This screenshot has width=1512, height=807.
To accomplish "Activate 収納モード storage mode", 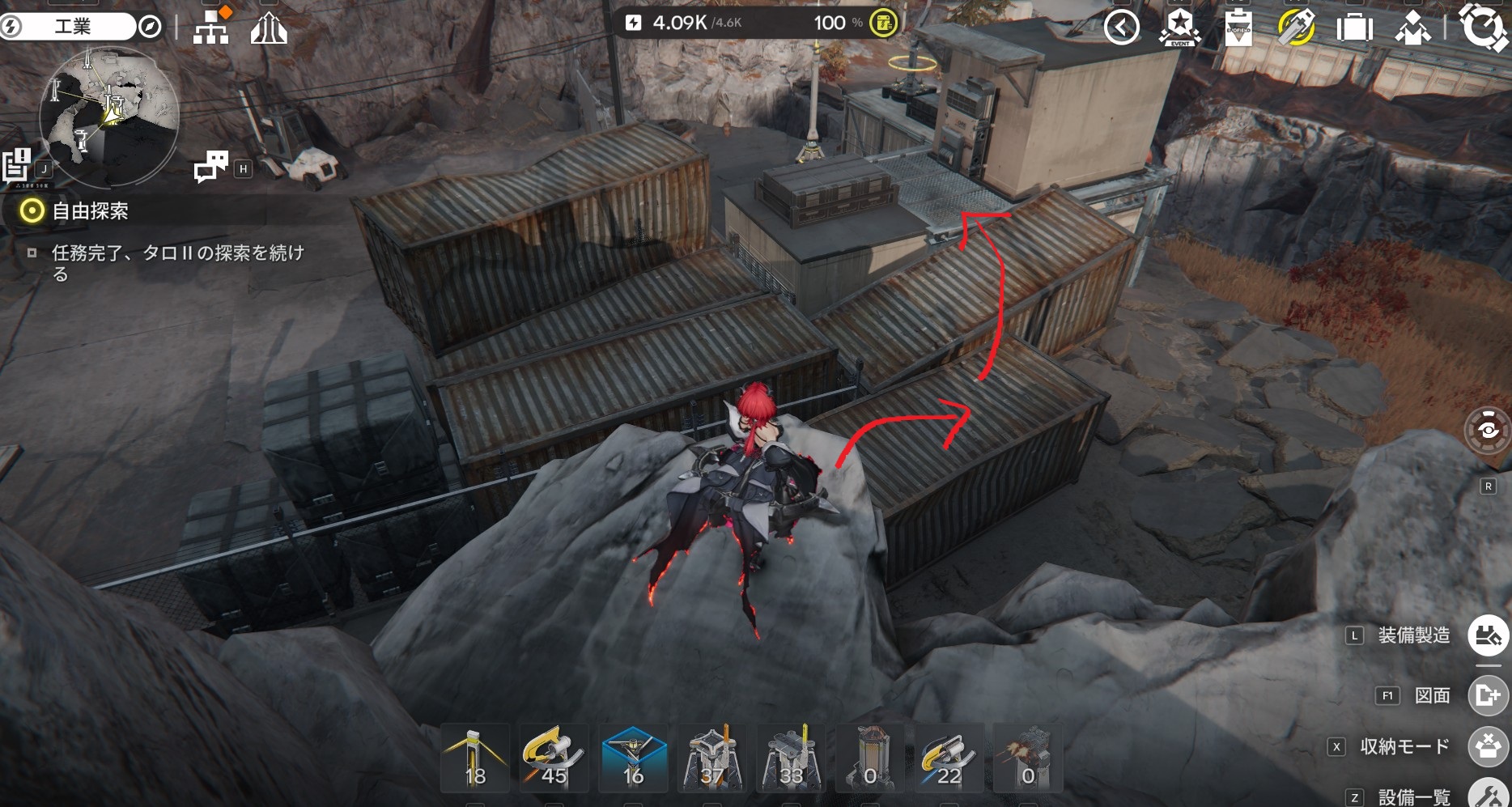I will coord(1488,746).
